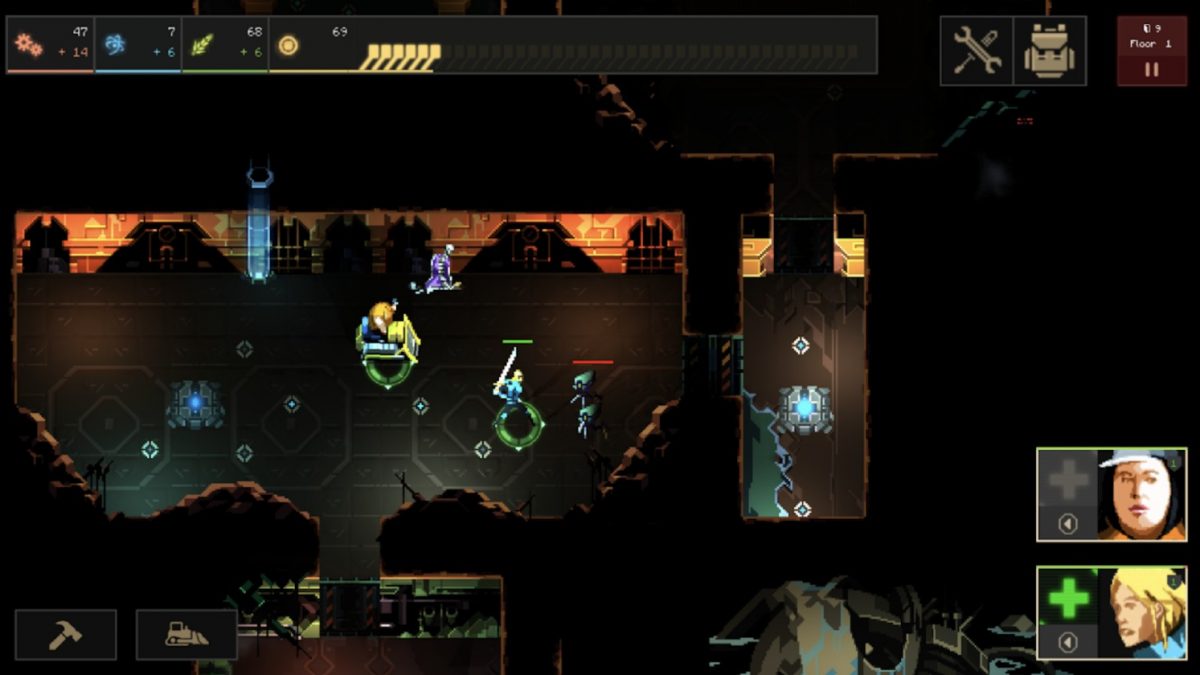Open the wrench and screwdriver research menu

click(976, 50)
